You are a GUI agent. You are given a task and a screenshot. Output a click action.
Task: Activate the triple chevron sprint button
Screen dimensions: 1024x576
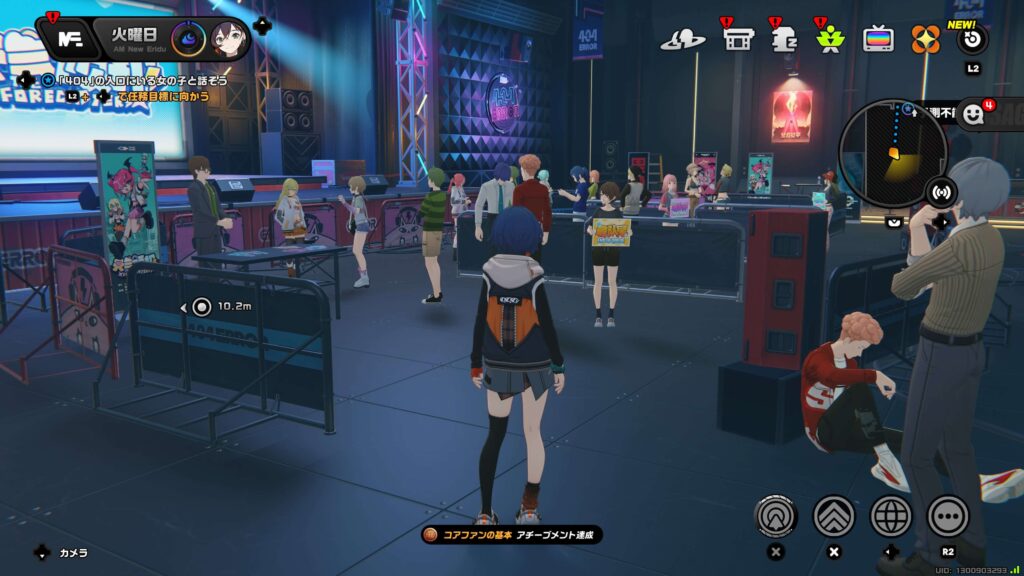pos(834,516)
